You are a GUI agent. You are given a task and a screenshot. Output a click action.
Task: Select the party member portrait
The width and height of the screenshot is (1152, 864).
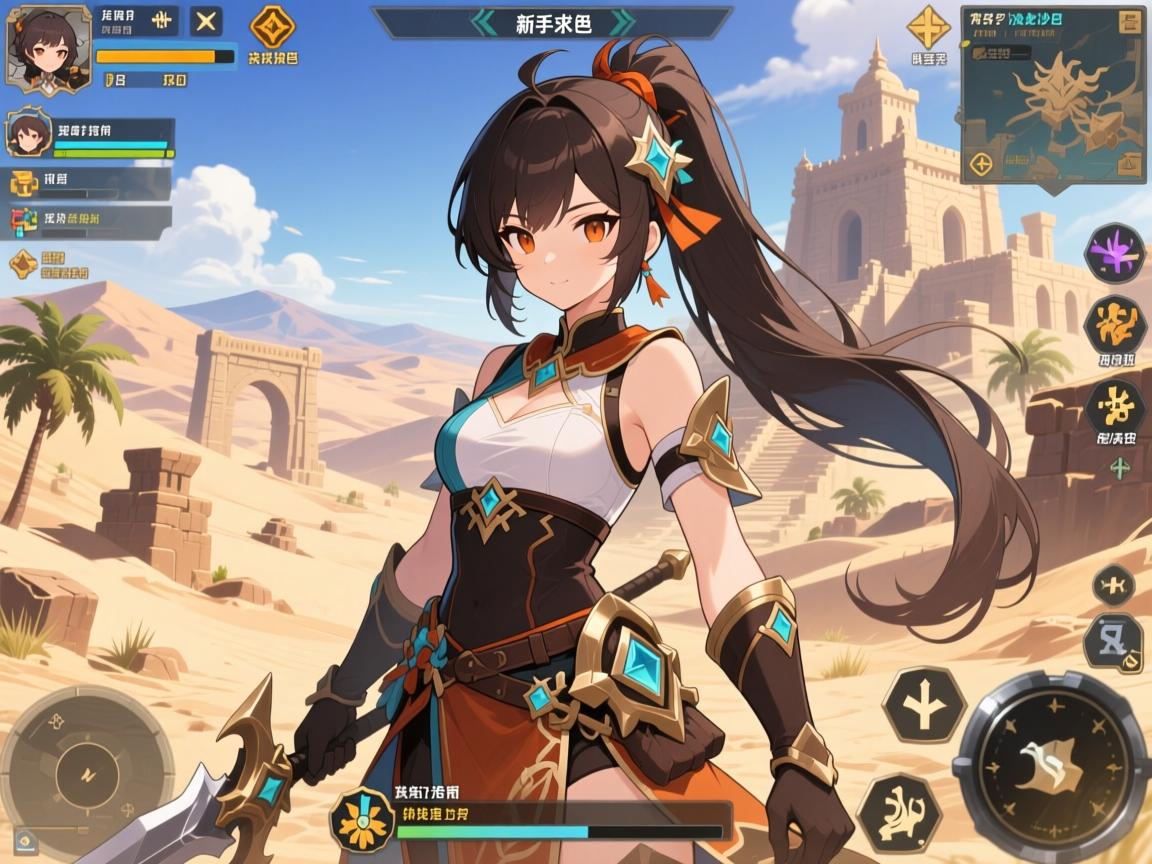point(29,134)
